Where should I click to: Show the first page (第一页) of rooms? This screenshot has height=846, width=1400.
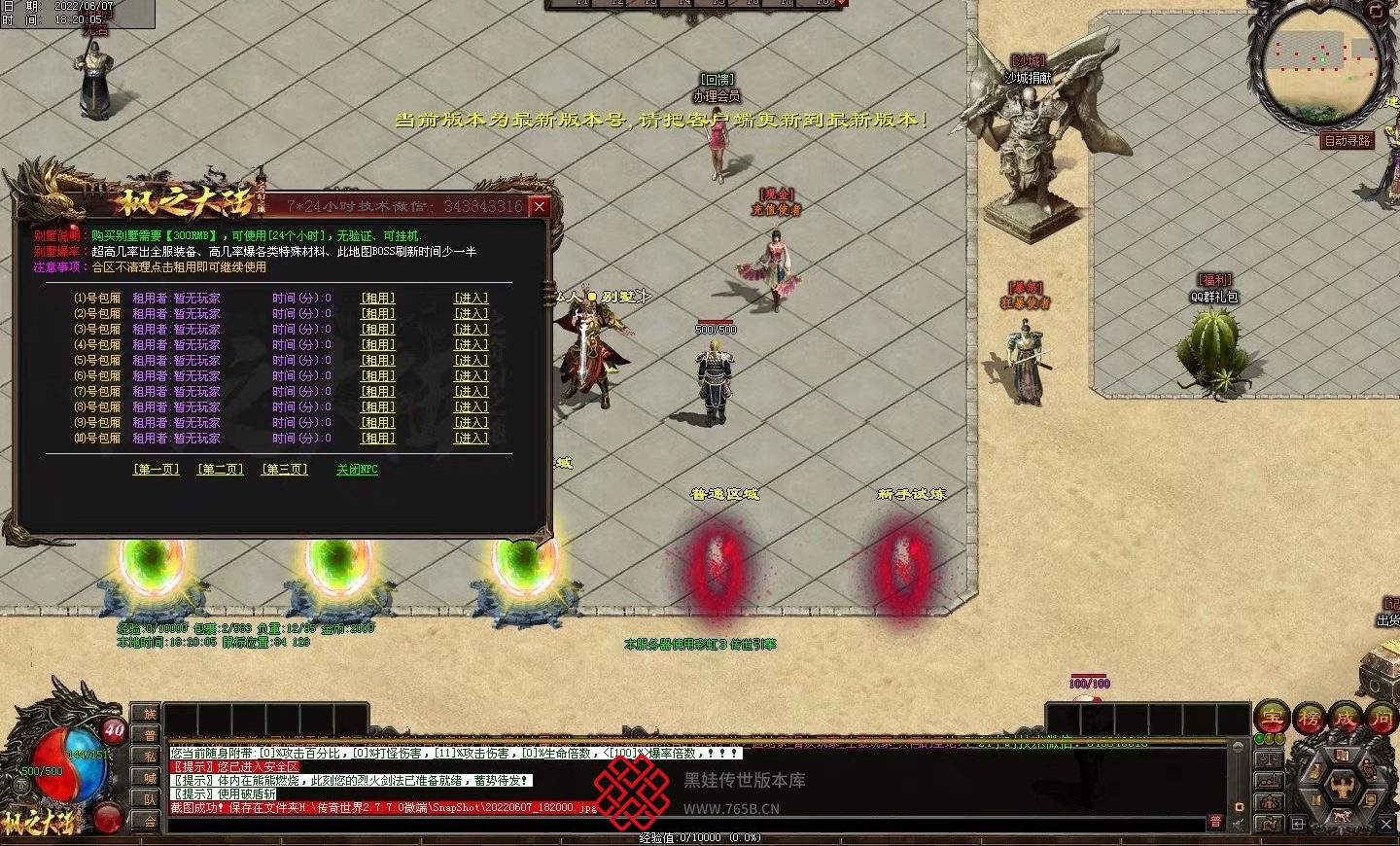157,470
